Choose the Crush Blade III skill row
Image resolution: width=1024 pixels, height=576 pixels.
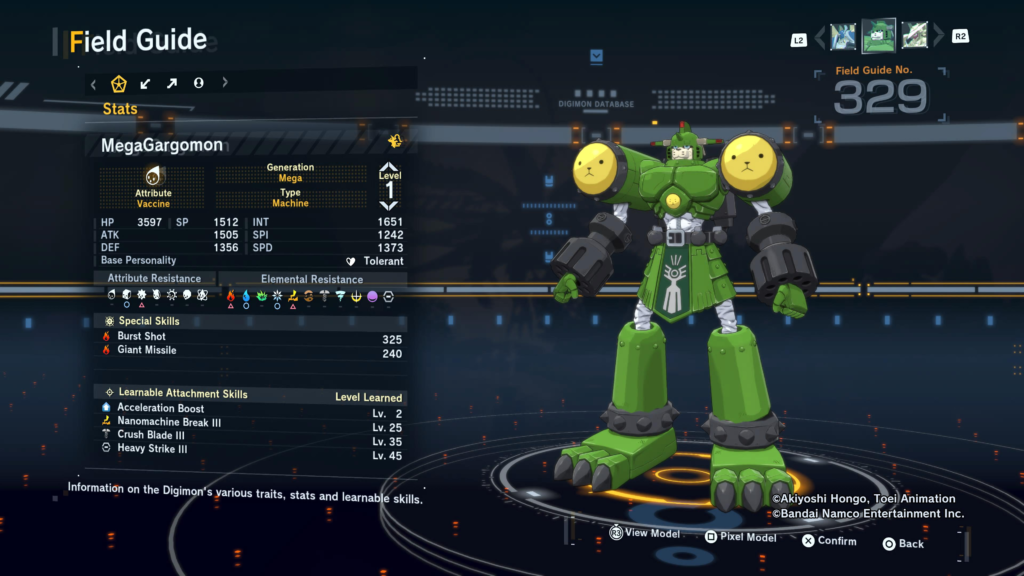(250, 436)
